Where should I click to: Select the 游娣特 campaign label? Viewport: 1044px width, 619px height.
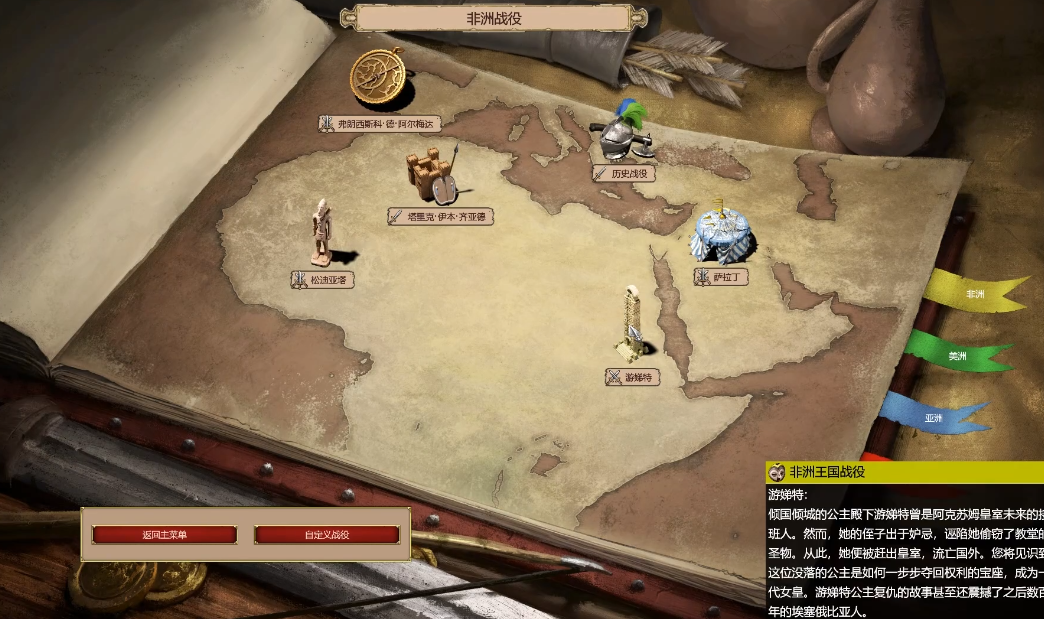click(x=633, y=377)
